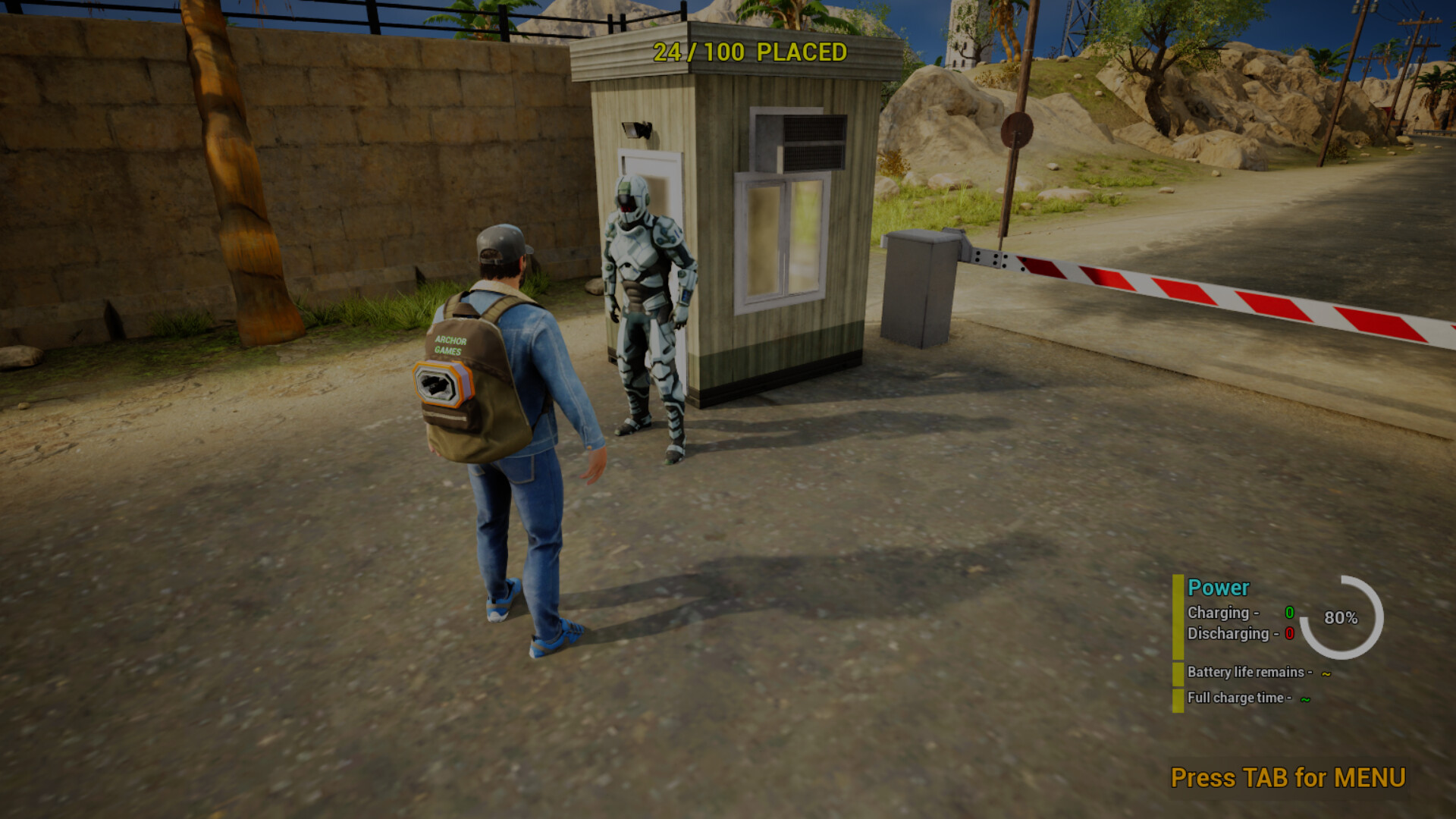Click the Power panel title

(x=1218, y=588)
